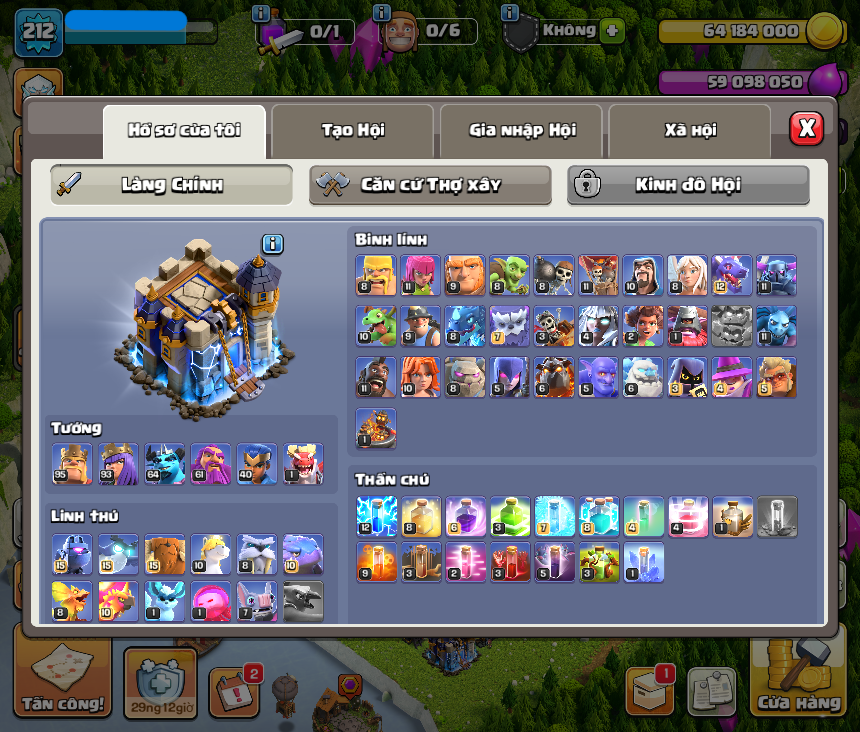Open the Gia nhập Hội tab
This screenshot has width=860, height=732.
click(x=522, y=130)
